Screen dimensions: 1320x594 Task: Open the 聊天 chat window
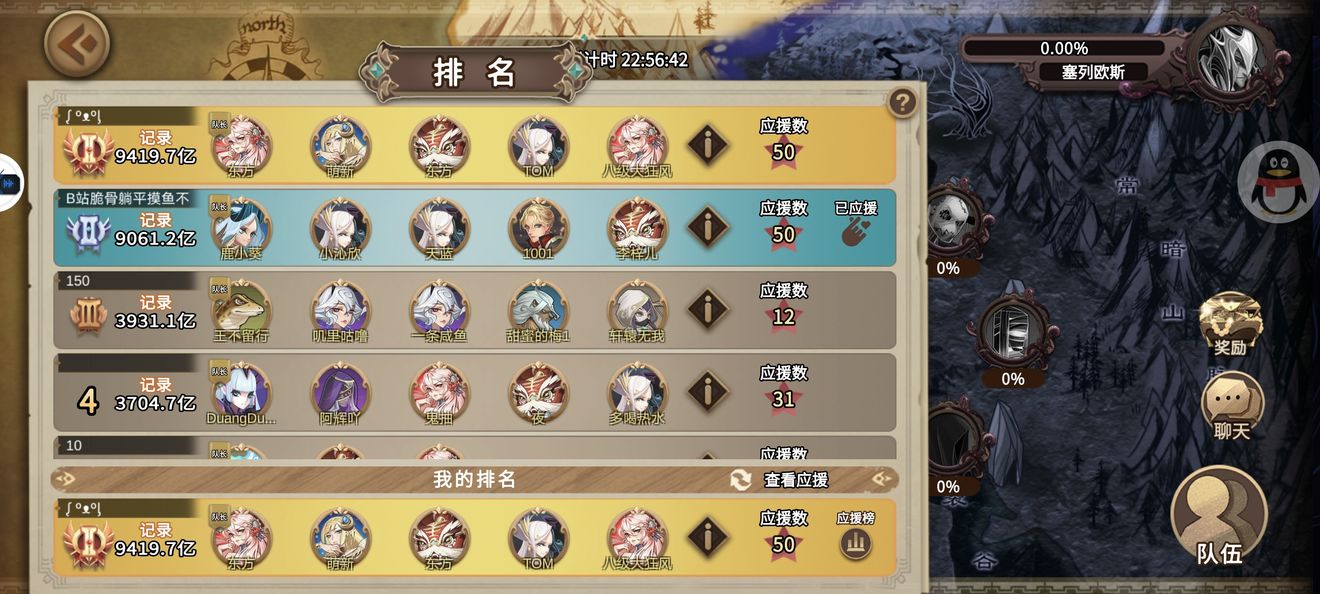pyautogui.click(x=1231, y=405)
